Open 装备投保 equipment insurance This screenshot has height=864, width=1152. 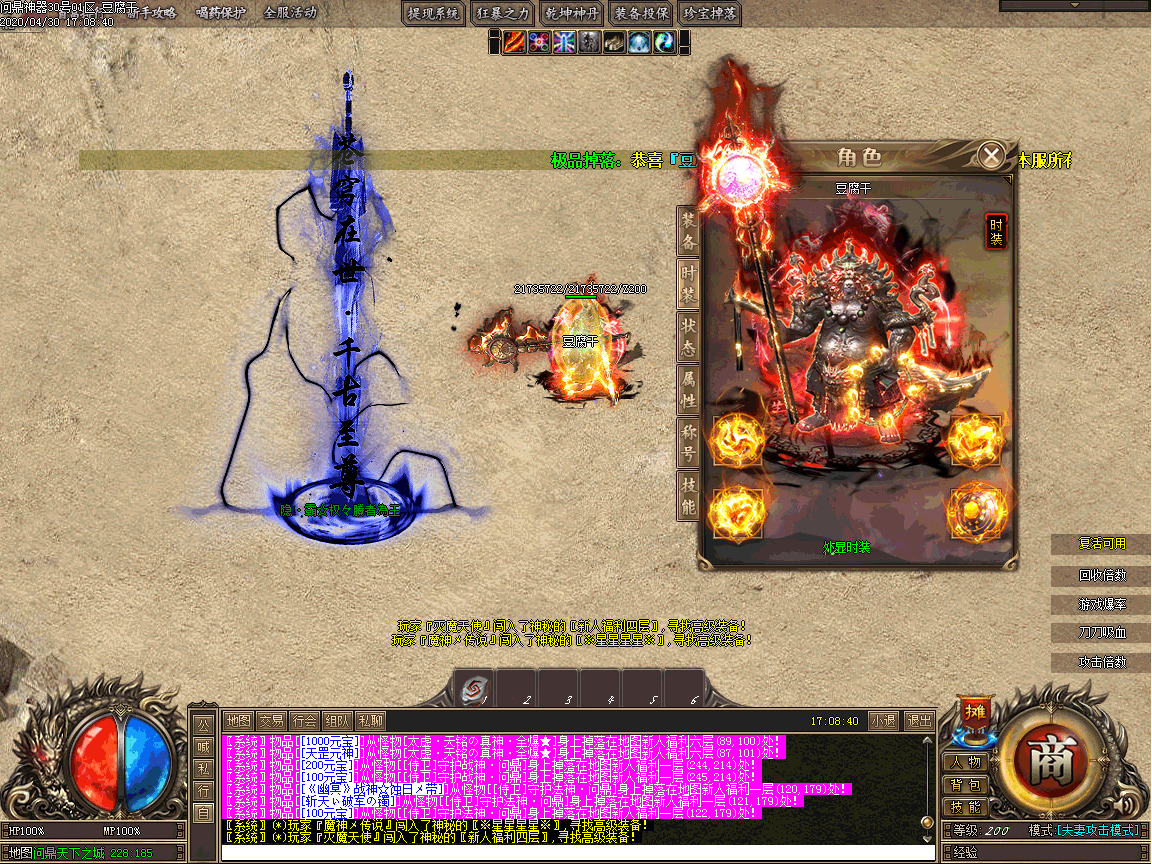click(640, 13)
